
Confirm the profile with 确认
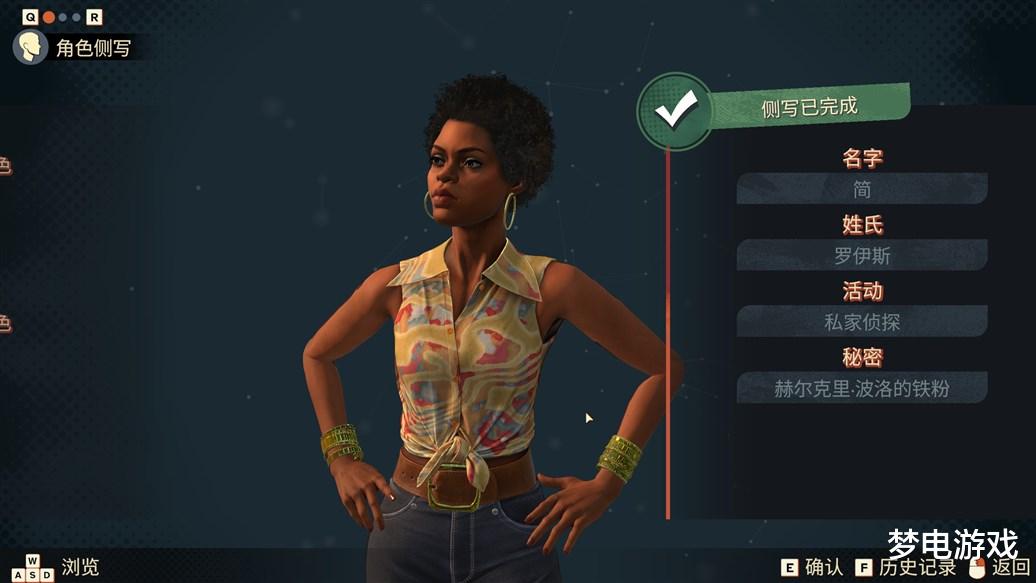click(812, 567)
